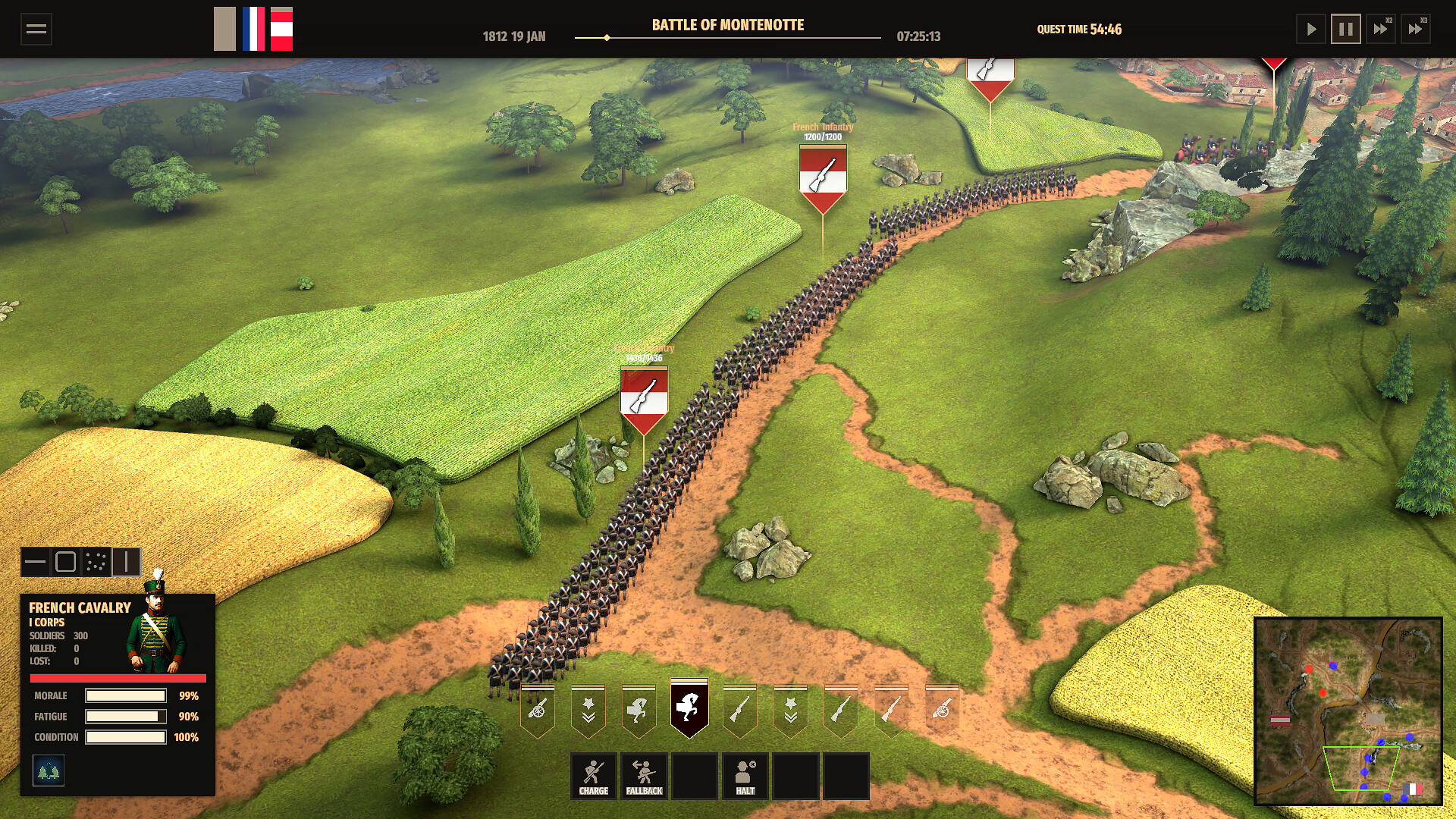Order the Fallback command

click(644, 776)
